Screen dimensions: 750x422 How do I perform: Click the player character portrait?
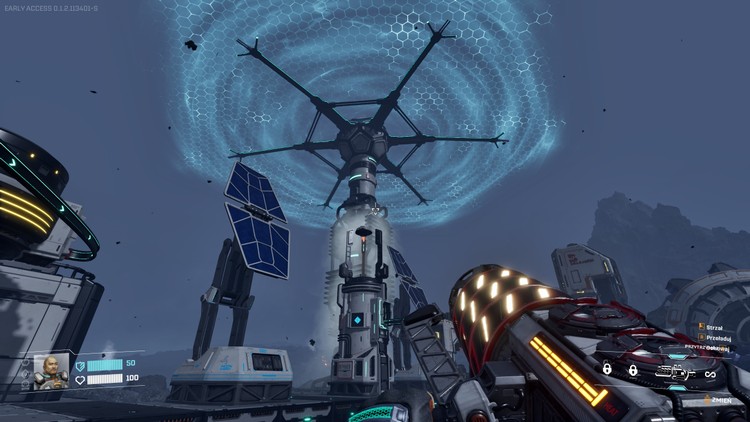click(x=51, y=371)
